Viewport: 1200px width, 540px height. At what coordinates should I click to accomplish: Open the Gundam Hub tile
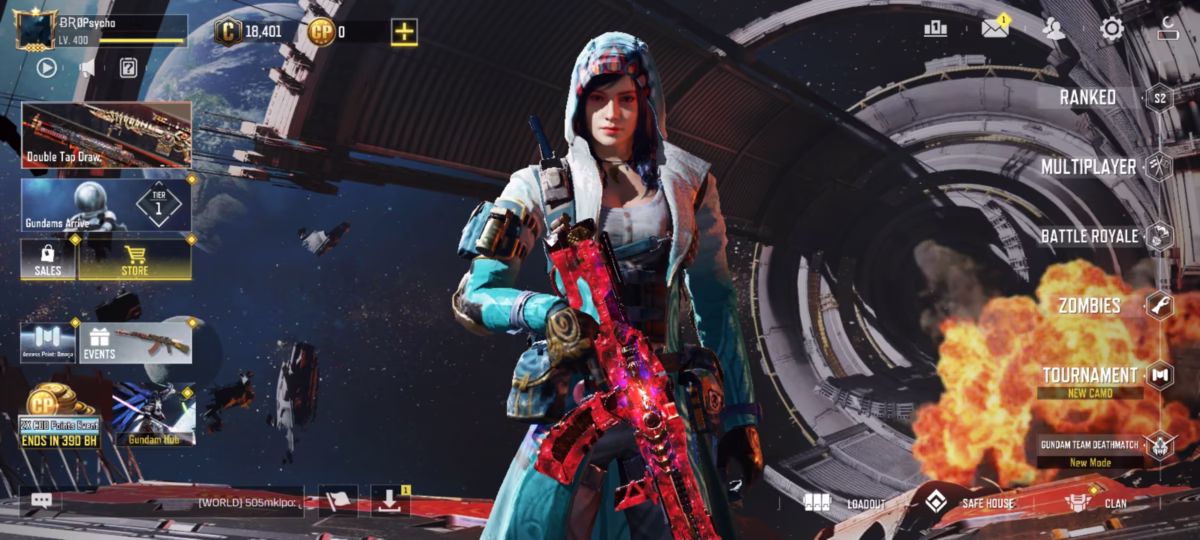point(153,415)
